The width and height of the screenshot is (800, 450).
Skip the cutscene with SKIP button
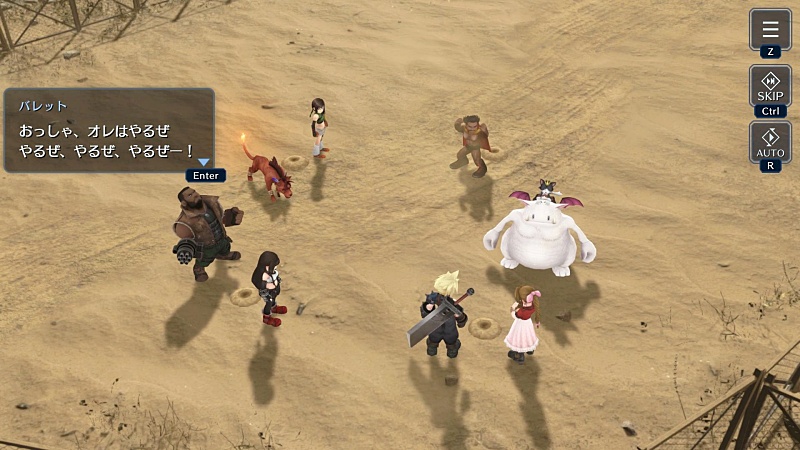770,85
